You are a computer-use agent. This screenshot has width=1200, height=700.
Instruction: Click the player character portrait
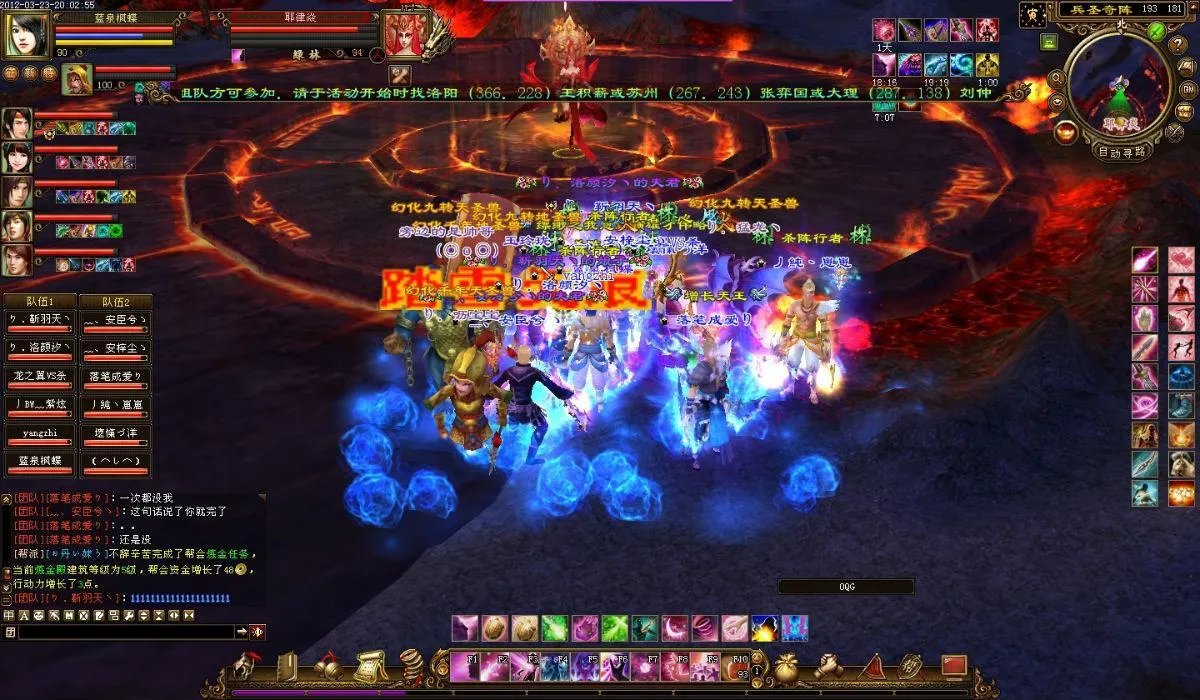26,35
